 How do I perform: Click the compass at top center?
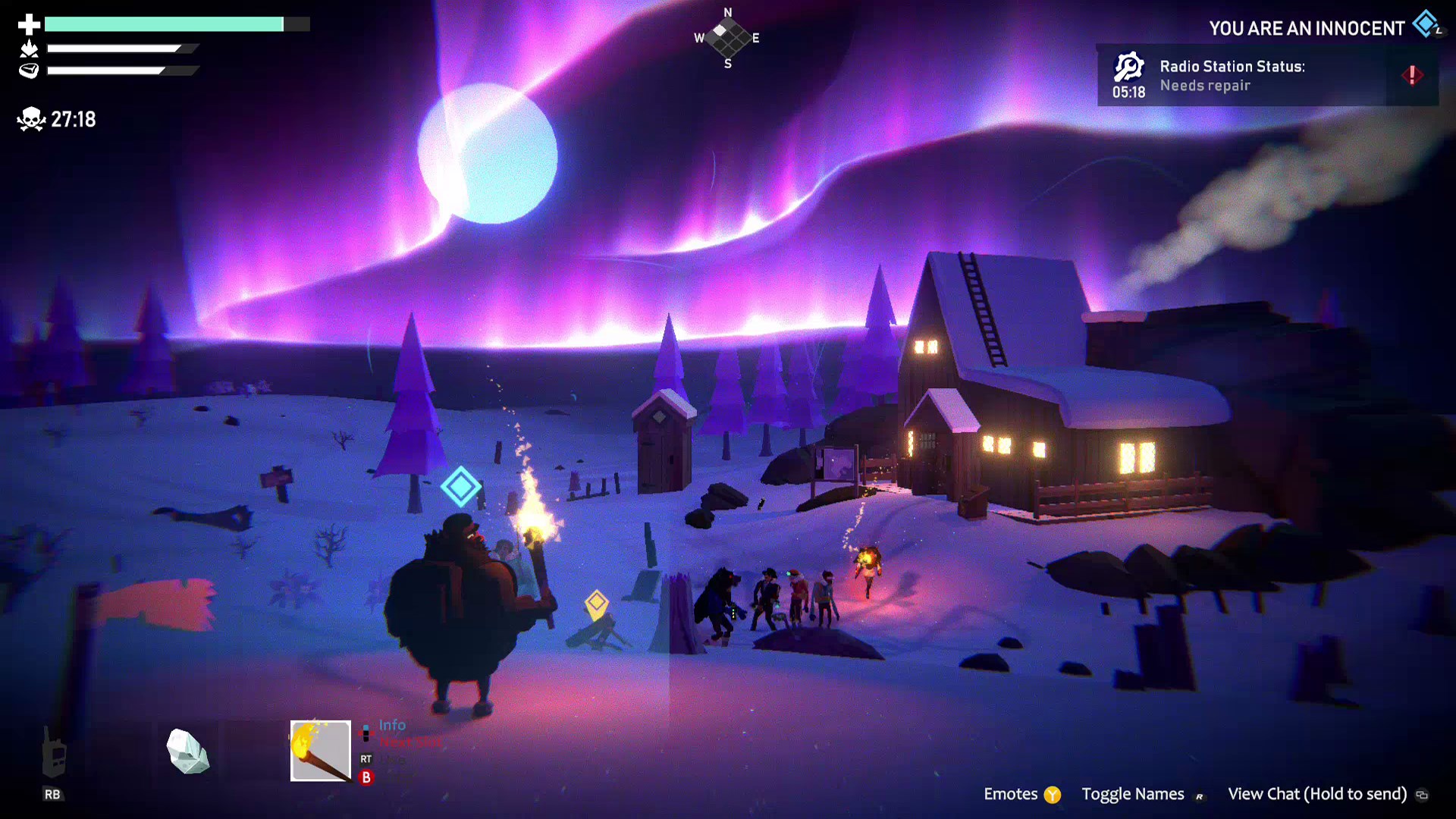728,38
